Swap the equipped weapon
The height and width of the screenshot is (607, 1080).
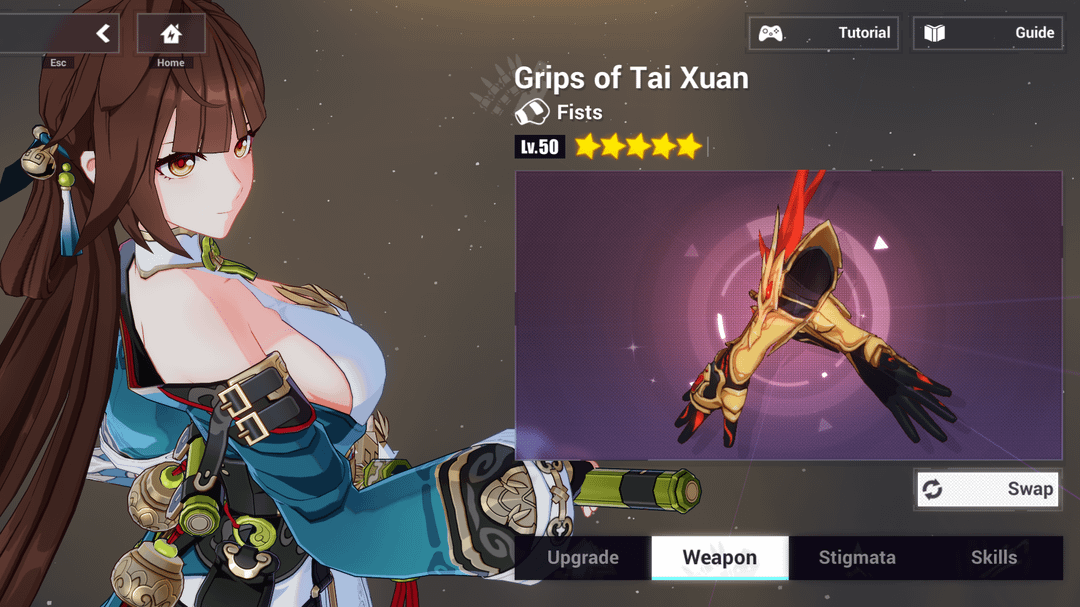(988, 489)
